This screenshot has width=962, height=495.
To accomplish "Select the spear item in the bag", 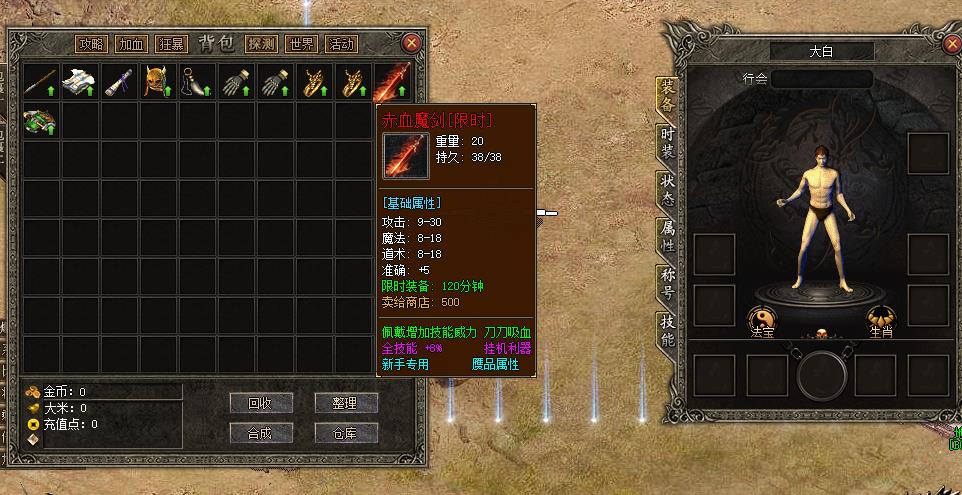I will (40, 81).
